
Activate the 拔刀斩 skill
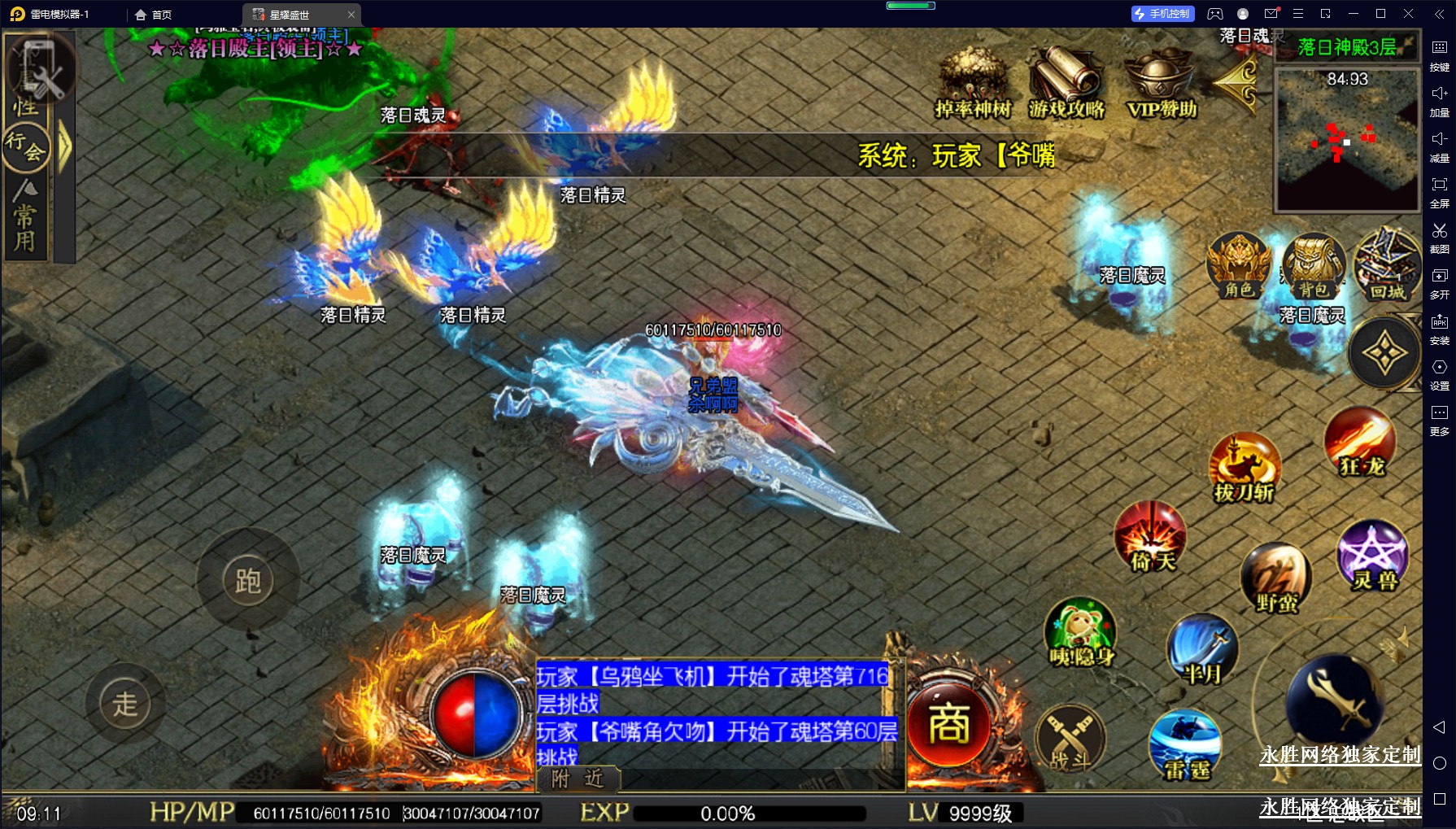(x=1244, y=468)
